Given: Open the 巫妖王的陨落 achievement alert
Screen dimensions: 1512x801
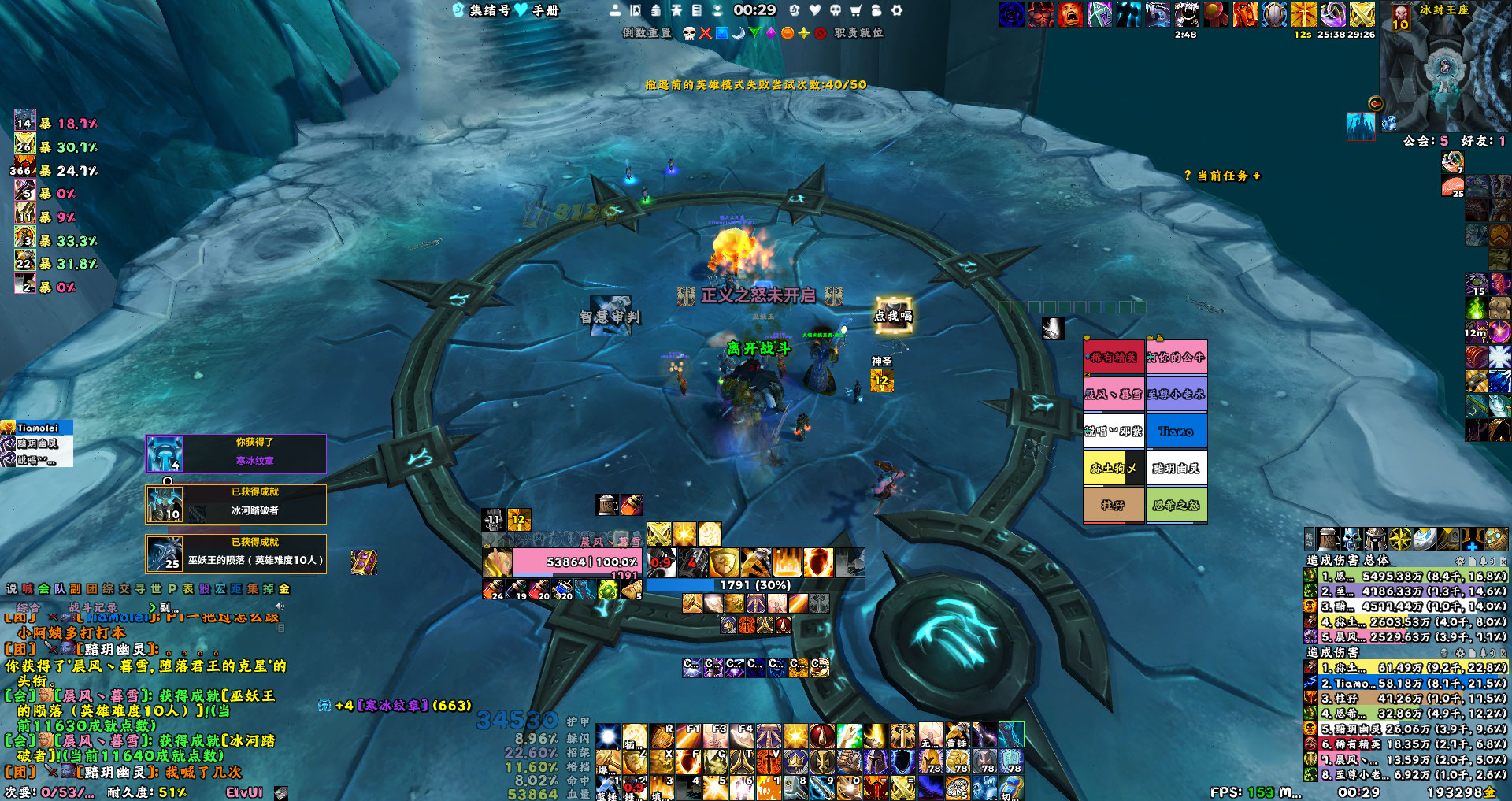Looking at the screenshot, I should point(236,554).
